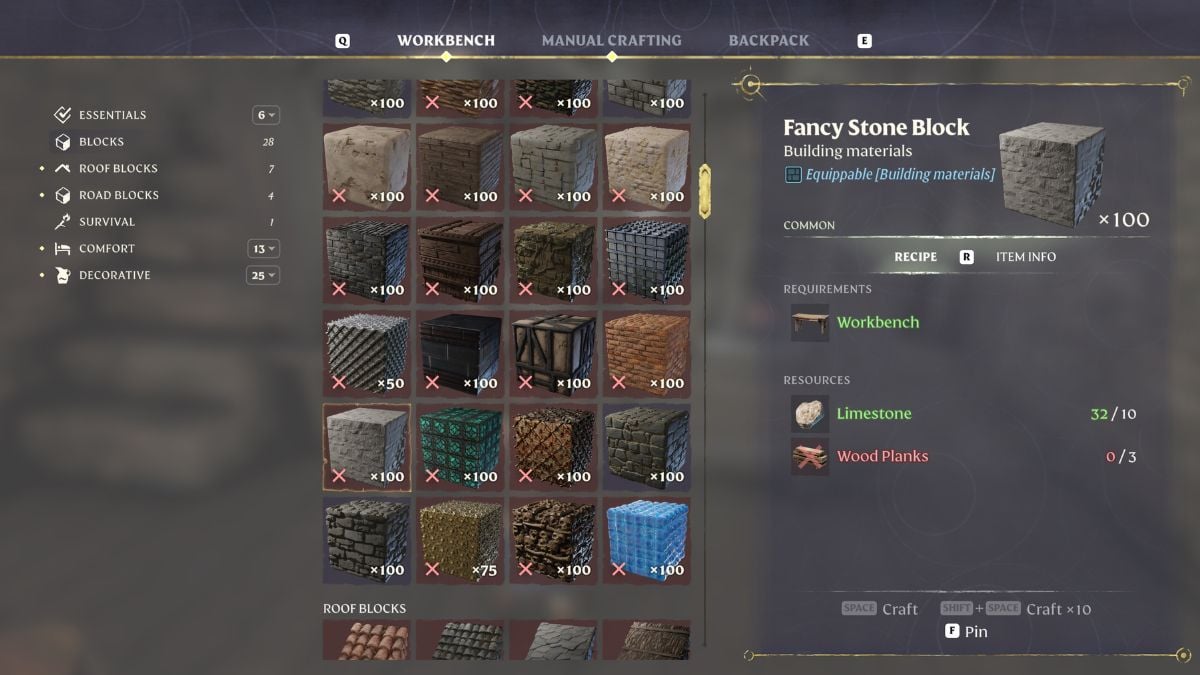Select the Workbench tab
The image size is (1200, 675).
point(446,41)
